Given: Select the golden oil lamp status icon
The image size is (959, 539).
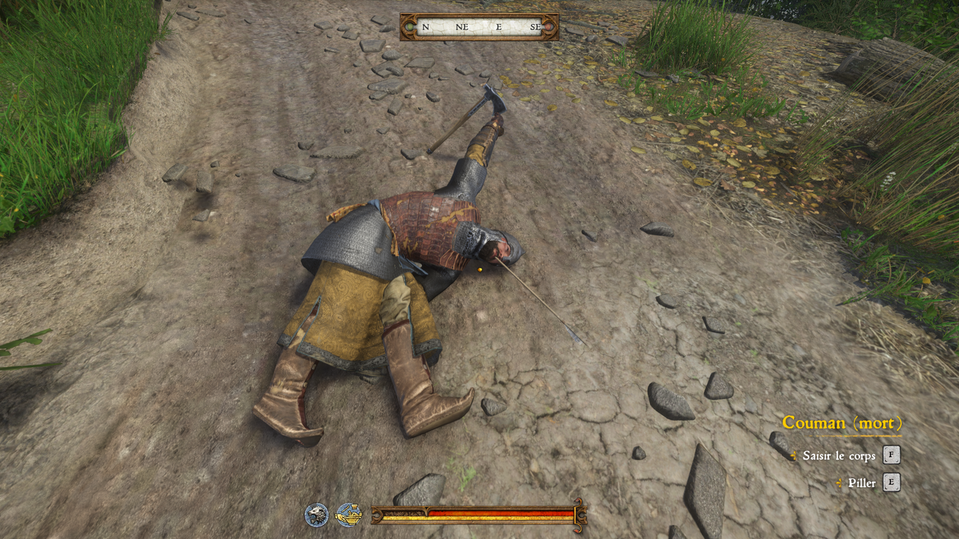Looking at the screenshot, I should (x=348, y=514).
